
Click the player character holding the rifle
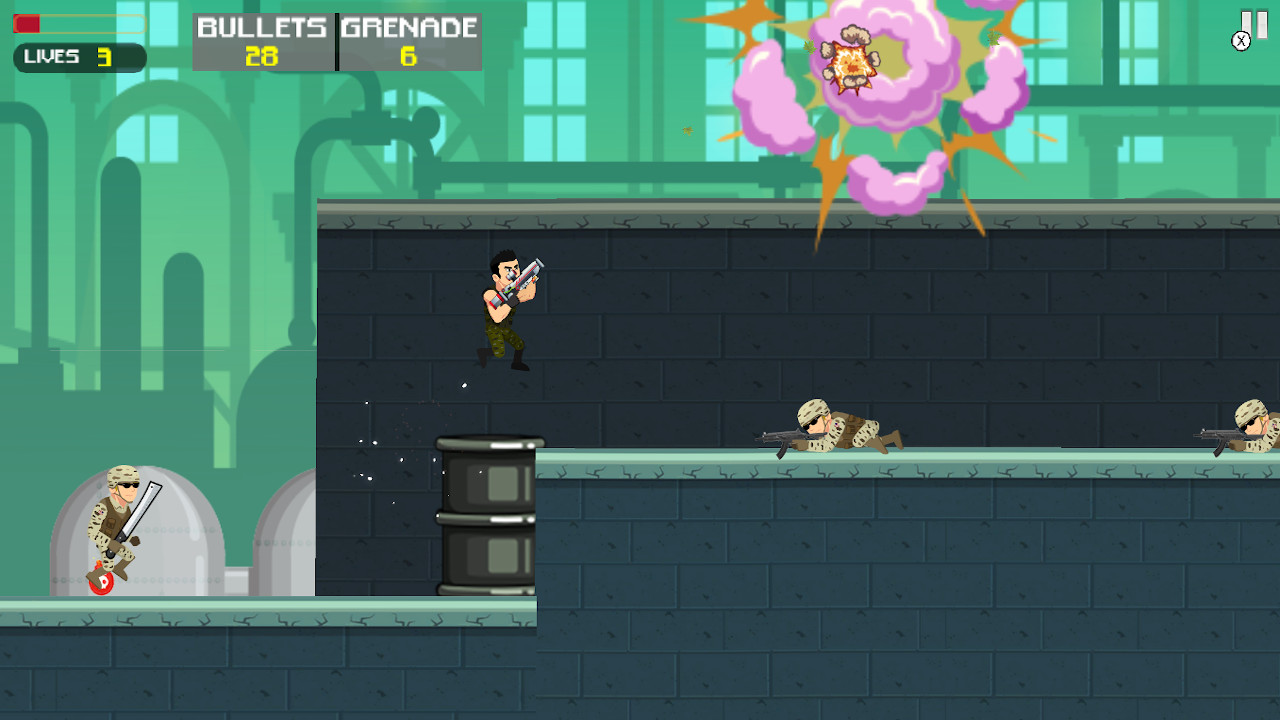pos(505,310)
